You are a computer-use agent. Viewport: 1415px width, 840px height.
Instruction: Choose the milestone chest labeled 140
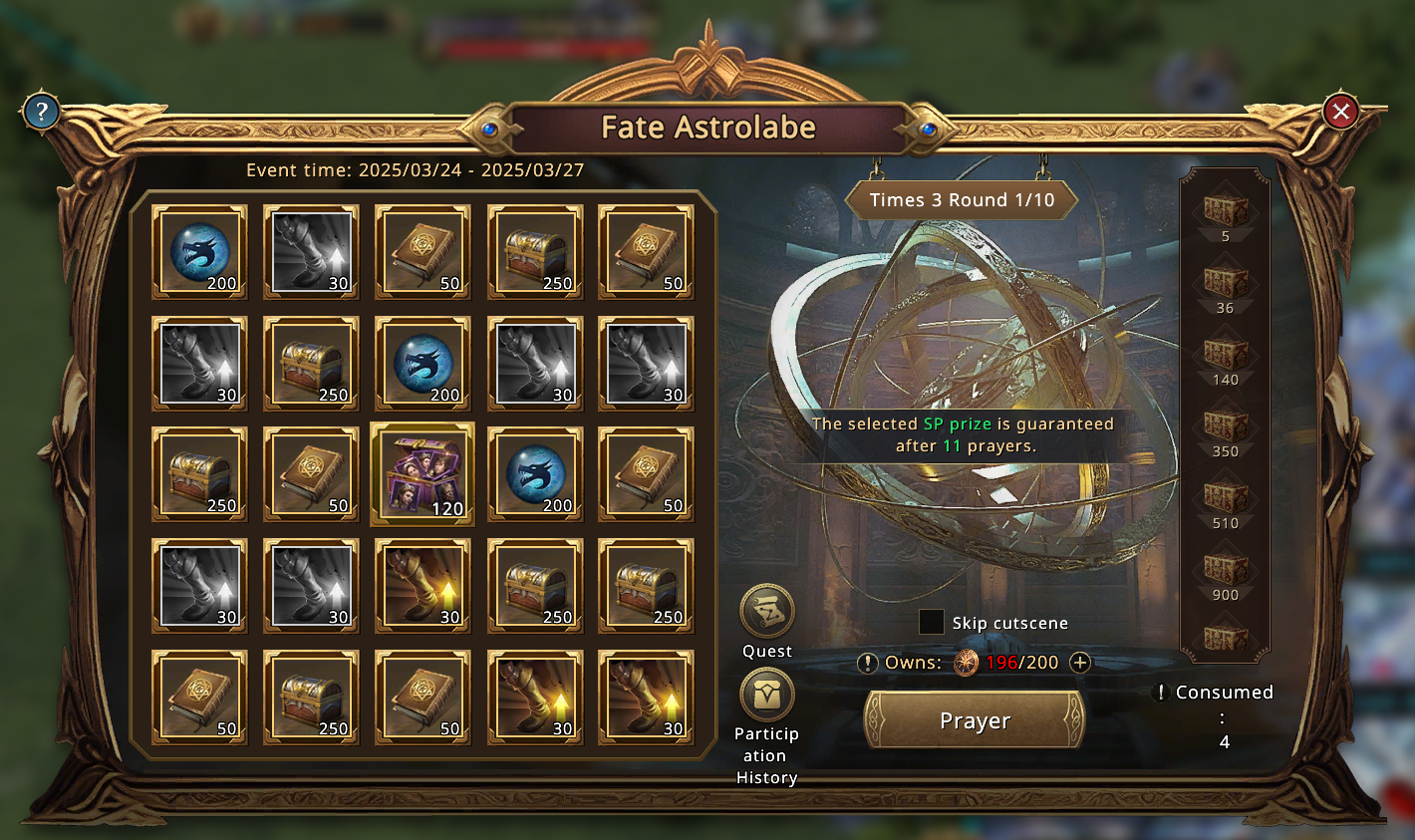(x=1226, y=353)
